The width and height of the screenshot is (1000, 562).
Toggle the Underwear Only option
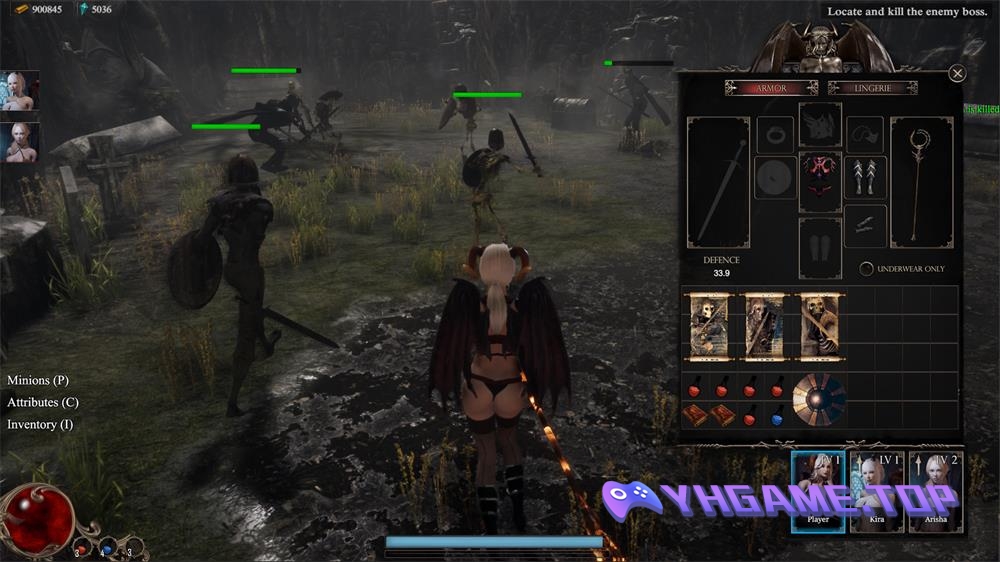click(867, 269)
